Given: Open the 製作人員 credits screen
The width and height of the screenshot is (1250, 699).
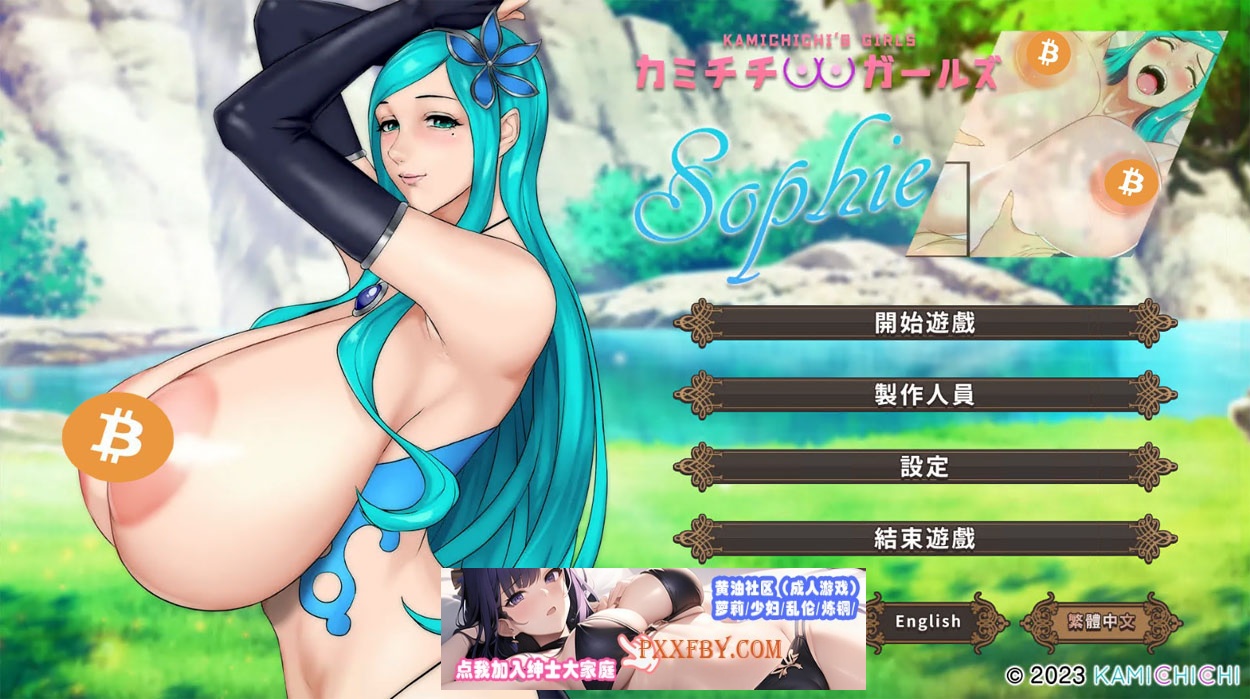Looking at the screenshot, I should (x=924, y=395).
